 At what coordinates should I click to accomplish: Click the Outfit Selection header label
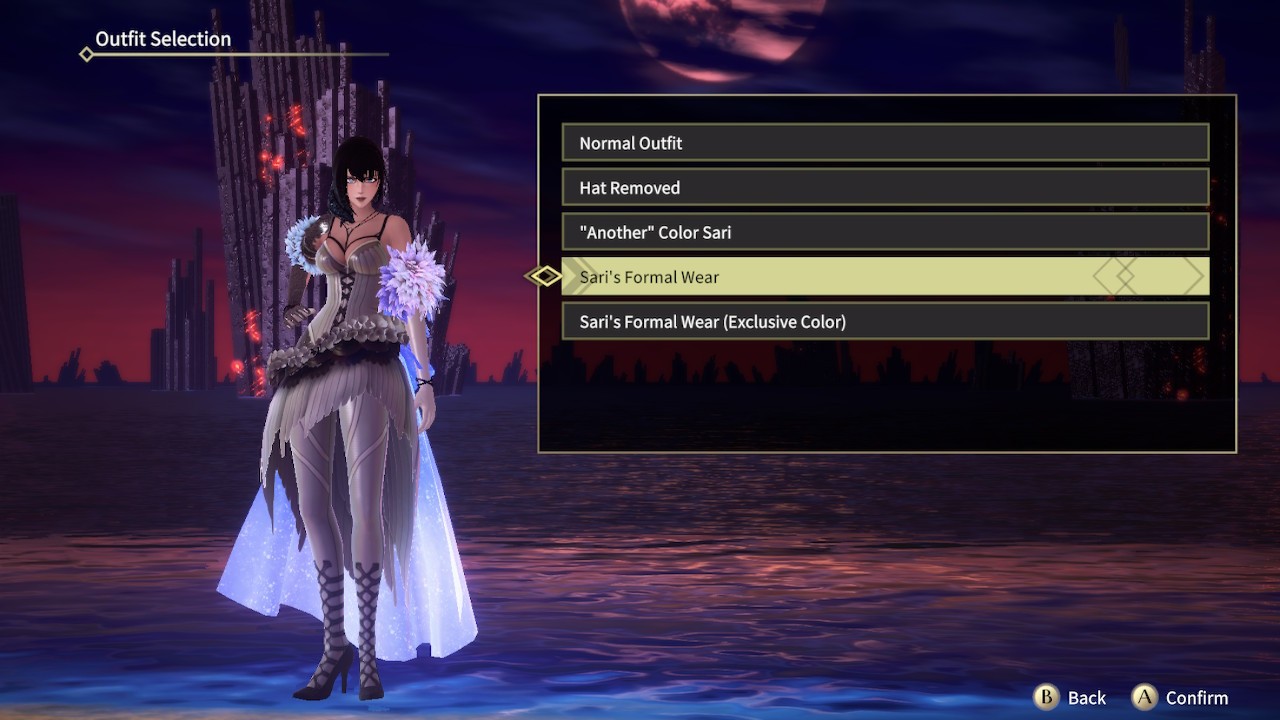162,39
